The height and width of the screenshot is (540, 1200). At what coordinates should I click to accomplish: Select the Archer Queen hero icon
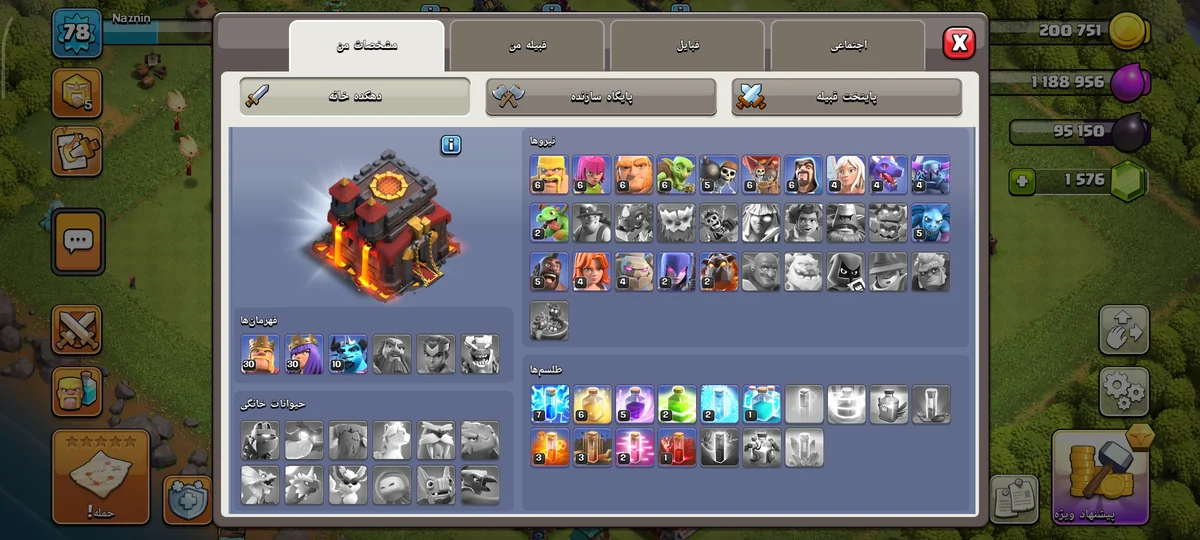pyautogui.click(x=304, y=354)
